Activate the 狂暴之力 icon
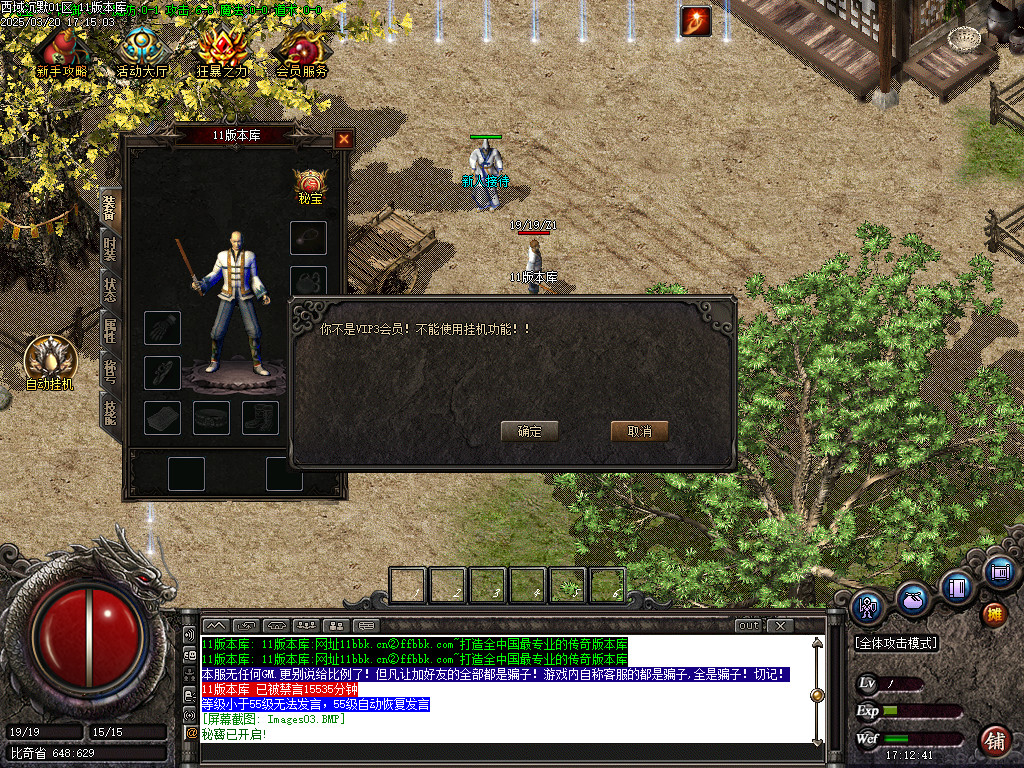This screenshot has width=1024, height=768. [x=221, y=52]
